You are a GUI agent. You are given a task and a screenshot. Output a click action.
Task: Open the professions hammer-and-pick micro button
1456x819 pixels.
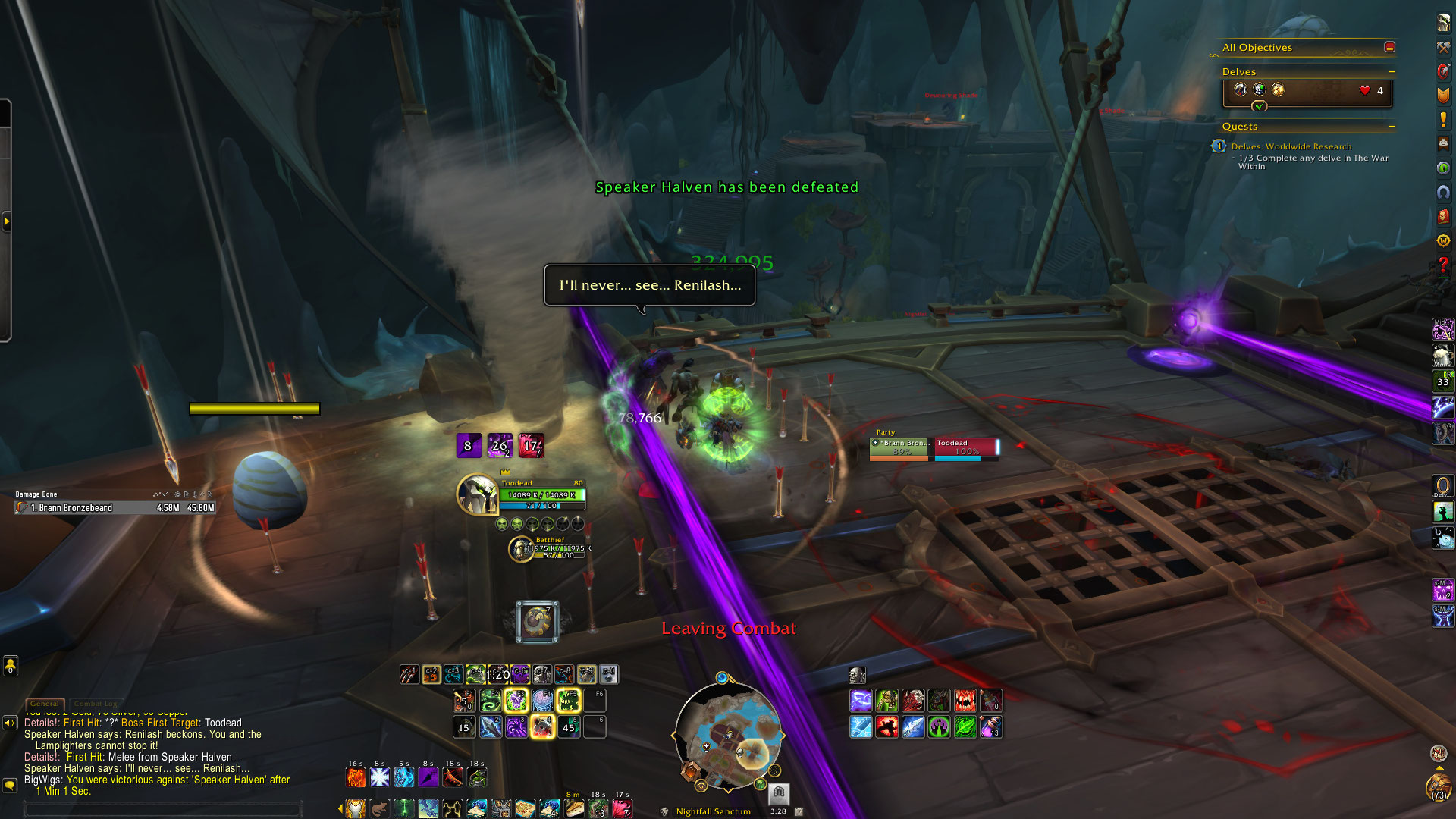1443,47
